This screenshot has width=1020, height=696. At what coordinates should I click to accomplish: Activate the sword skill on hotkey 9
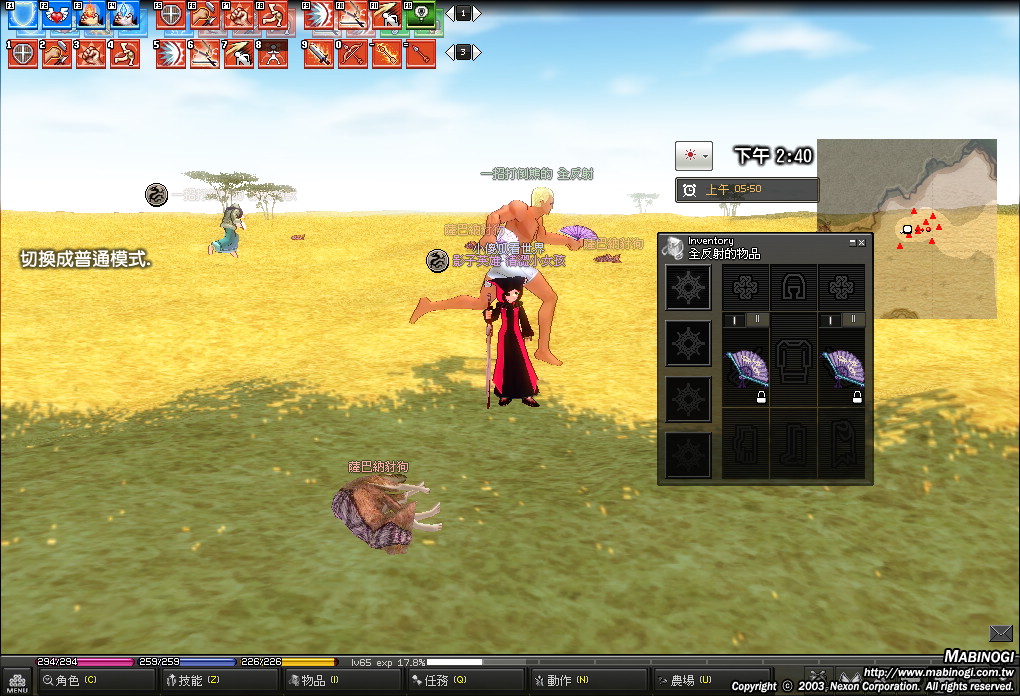[319, 54]
